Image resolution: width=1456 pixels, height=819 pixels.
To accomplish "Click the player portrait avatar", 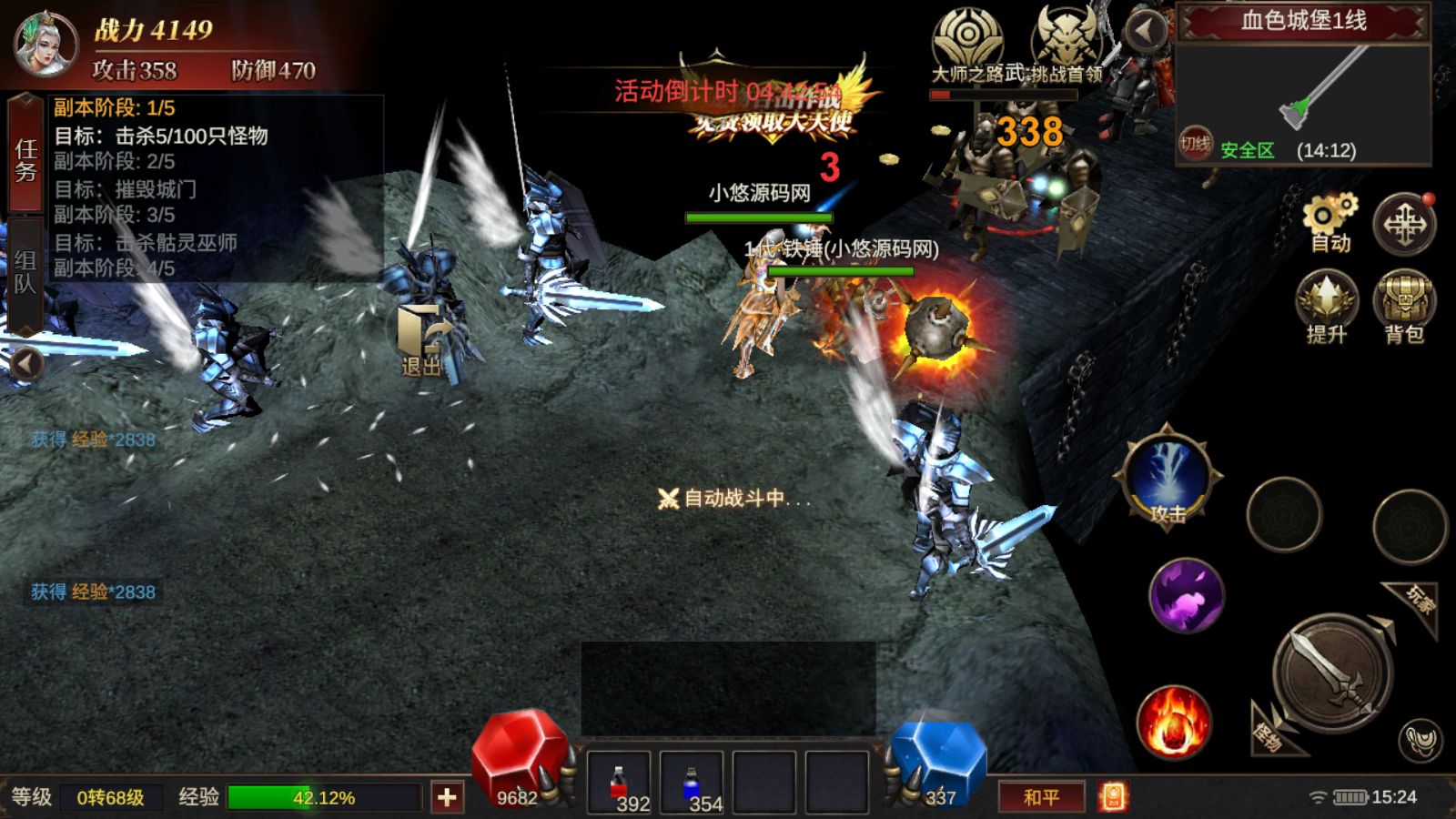I will [x=44, y=44].
